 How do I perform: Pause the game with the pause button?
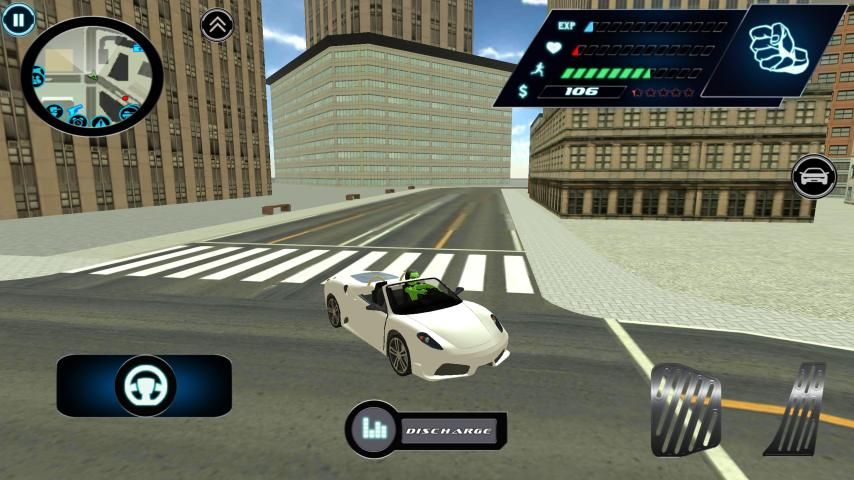click(17, 18)
